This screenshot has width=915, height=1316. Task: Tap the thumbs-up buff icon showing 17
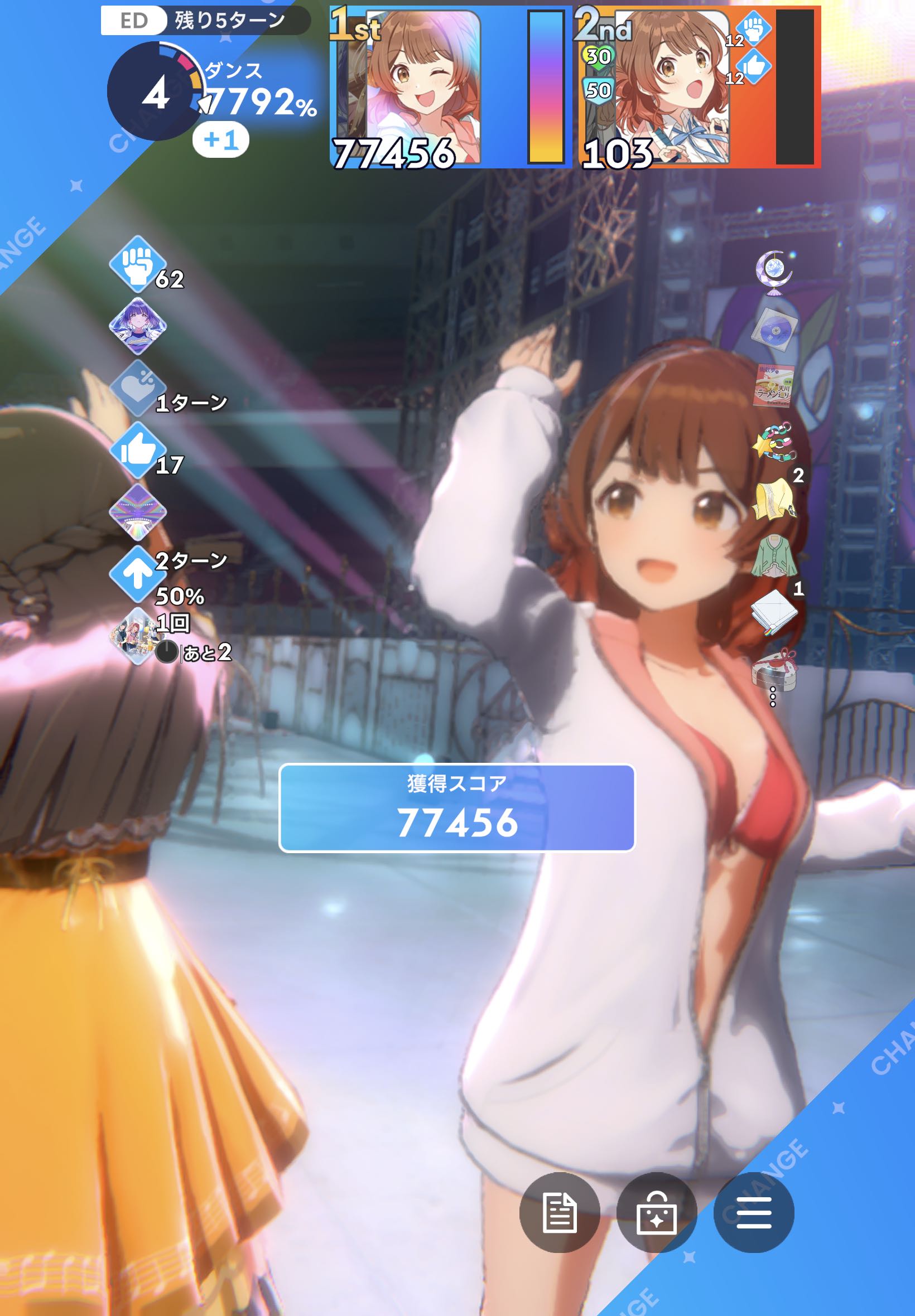coord(137,451)
